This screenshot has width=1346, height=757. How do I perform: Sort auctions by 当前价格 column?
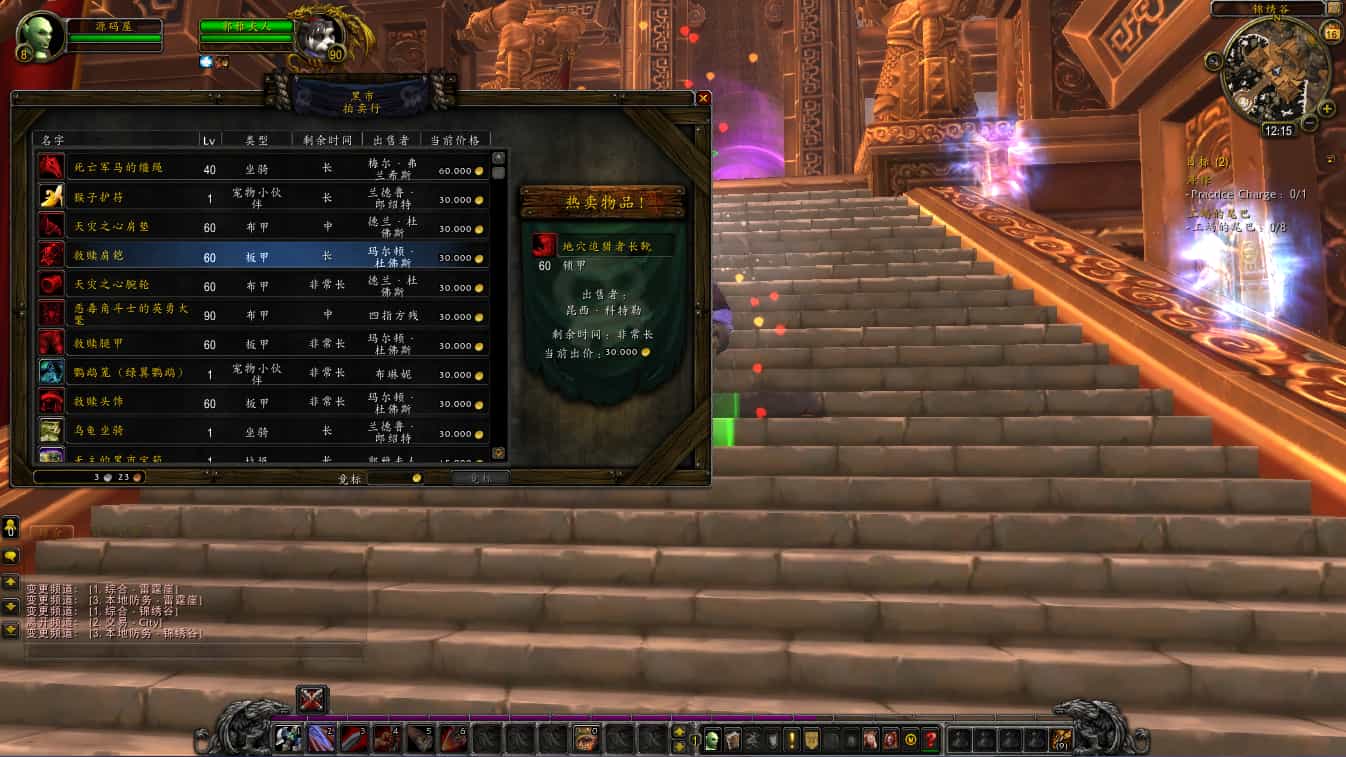[x=455, y=140]
